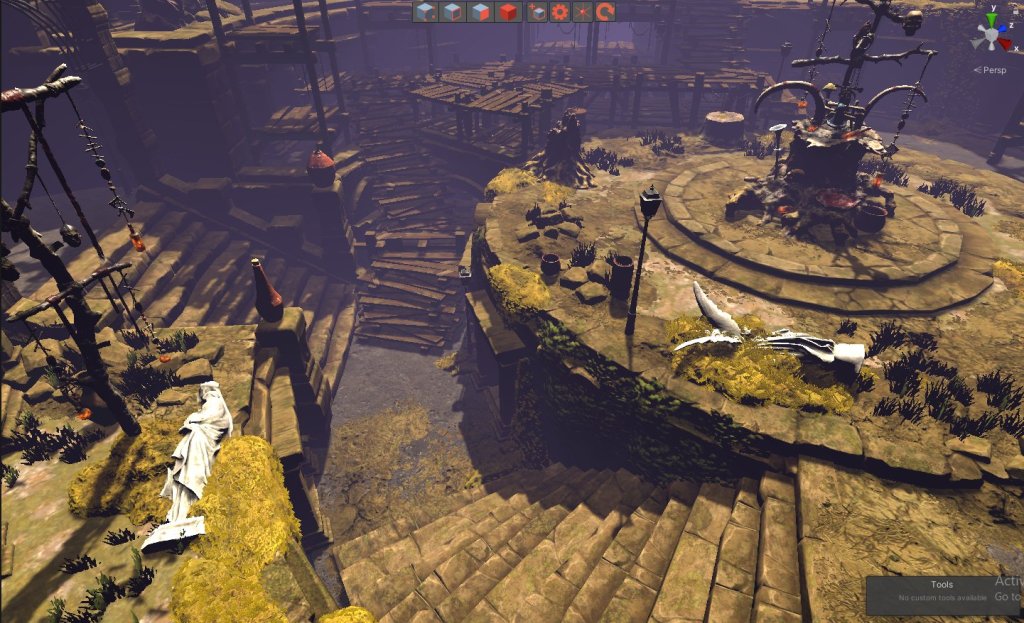Select the cube icon with orange corner dots
The image size is (1024, 623).
tap(426, 12)
